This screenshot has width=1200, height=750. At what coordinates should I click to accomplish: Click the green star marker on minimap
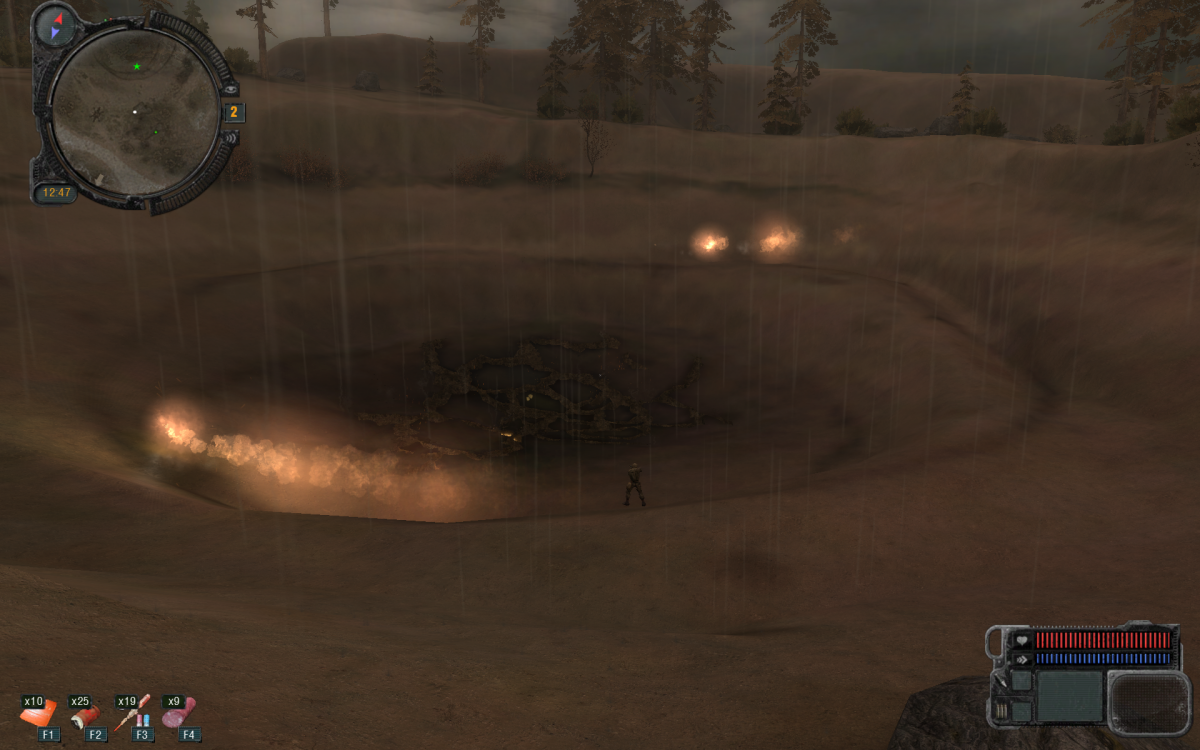tap(137, 67)
